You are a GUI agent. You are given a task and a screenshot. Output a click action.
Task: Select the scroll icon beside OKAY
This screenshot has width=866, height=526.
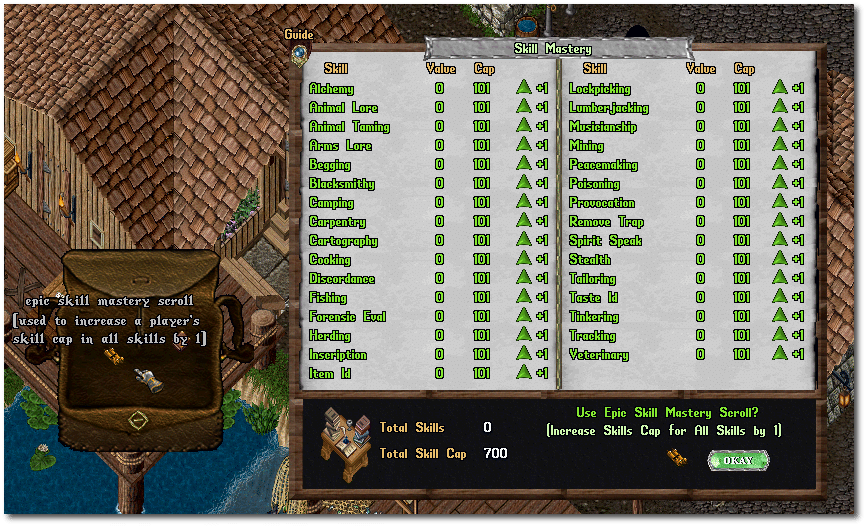tap(677, 457)
